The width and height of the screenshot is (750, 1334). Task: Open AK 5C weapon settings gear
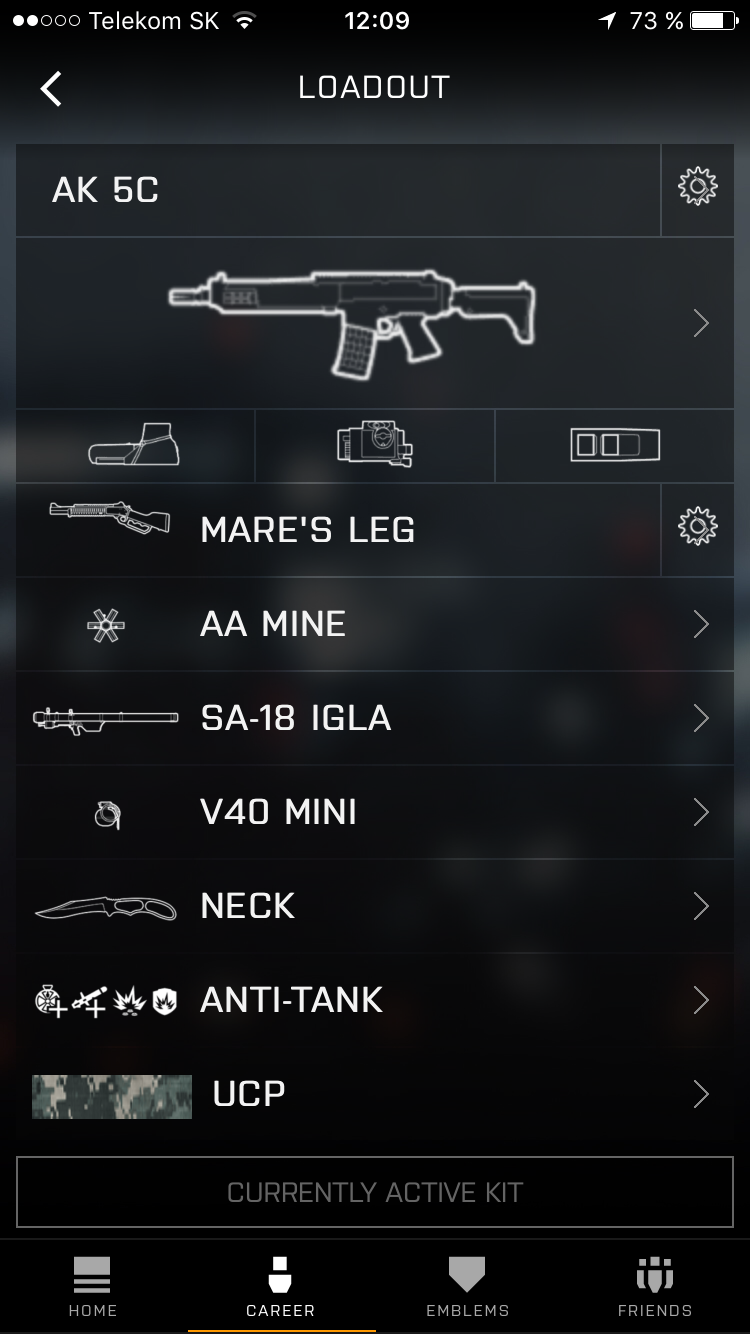[697, 188]
